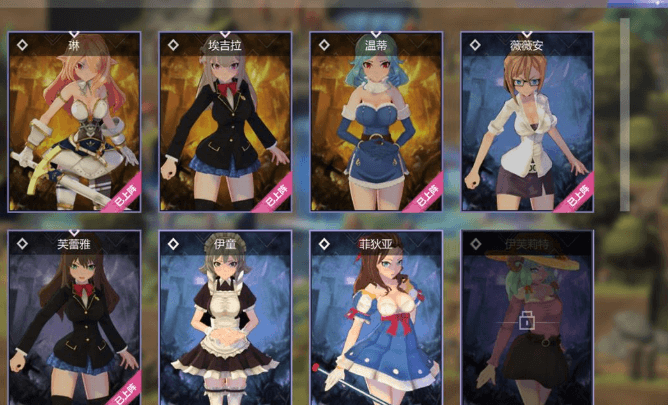Select the 琳 character card
Image resolution: width=668 pixels, height=405 pixels.
(x=75, y=122)
